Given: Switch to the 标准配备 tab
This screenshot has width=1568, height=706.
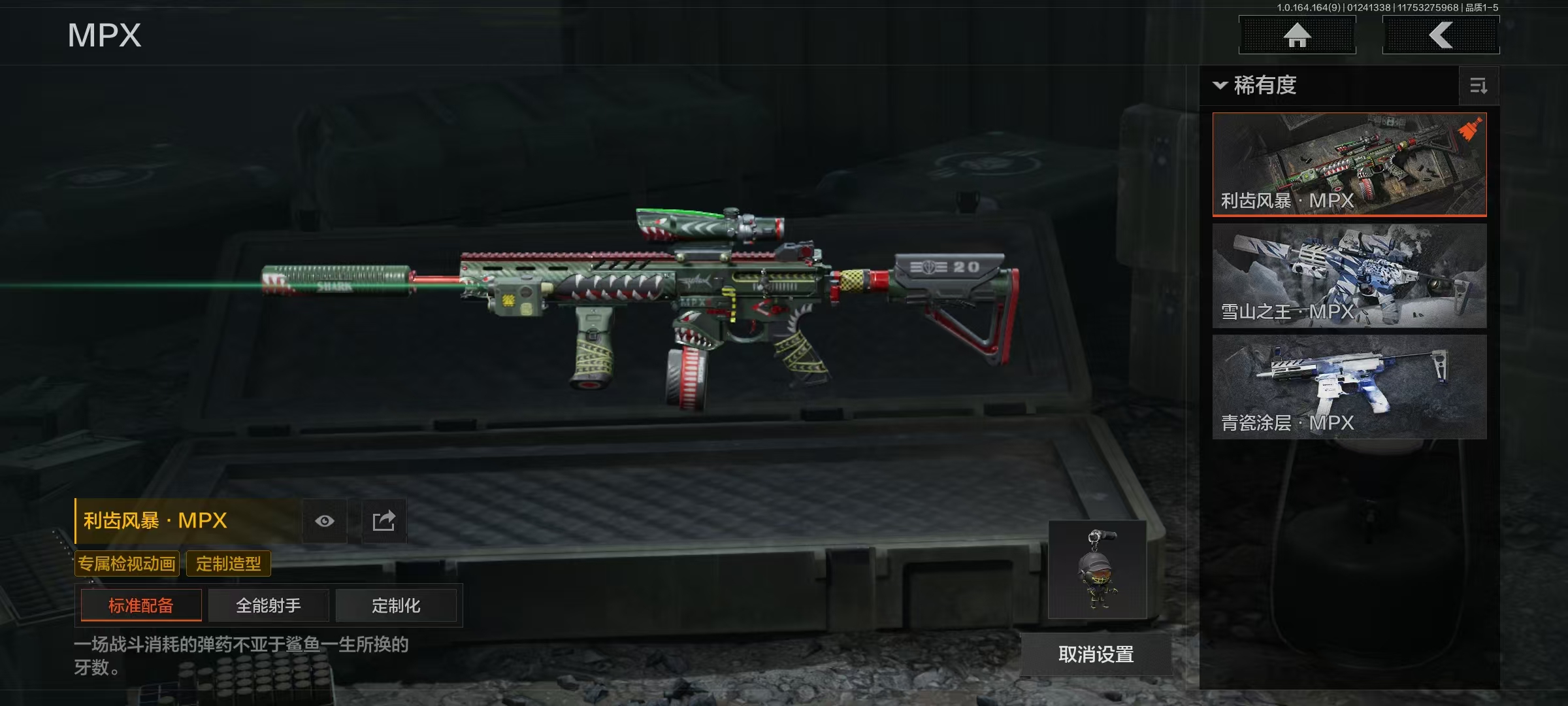Looking at the screenshot, I should click(141, 605).
